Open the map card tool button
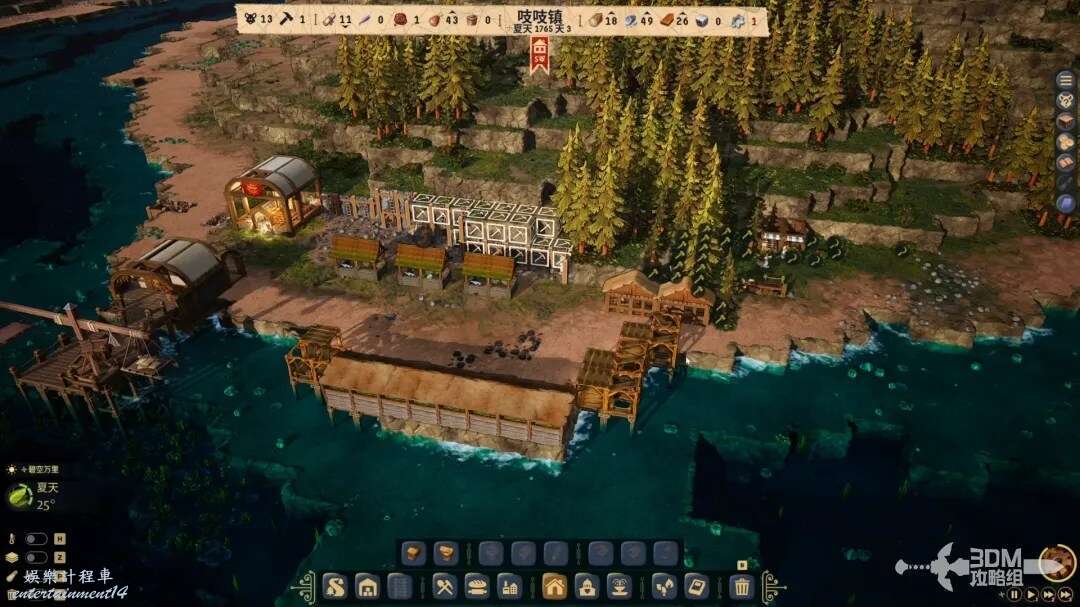 point(696,586)
